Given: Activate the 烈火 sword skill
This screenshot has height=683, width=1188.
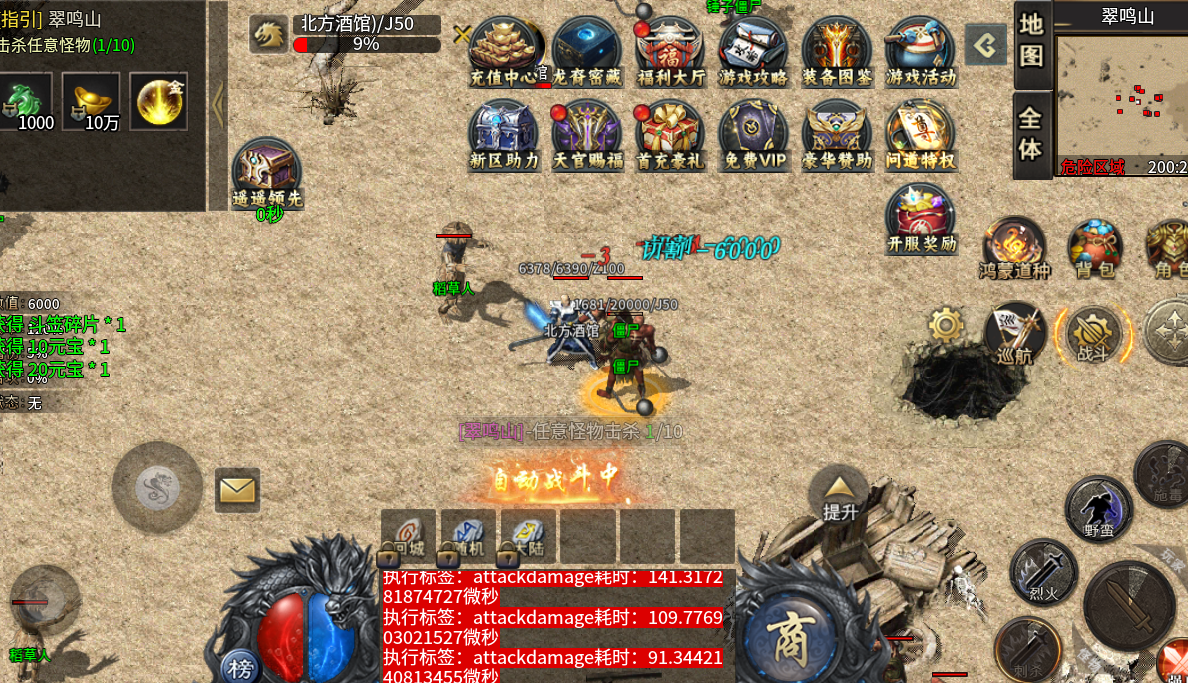Looking at the screenshot, I should pos(1043,572).
